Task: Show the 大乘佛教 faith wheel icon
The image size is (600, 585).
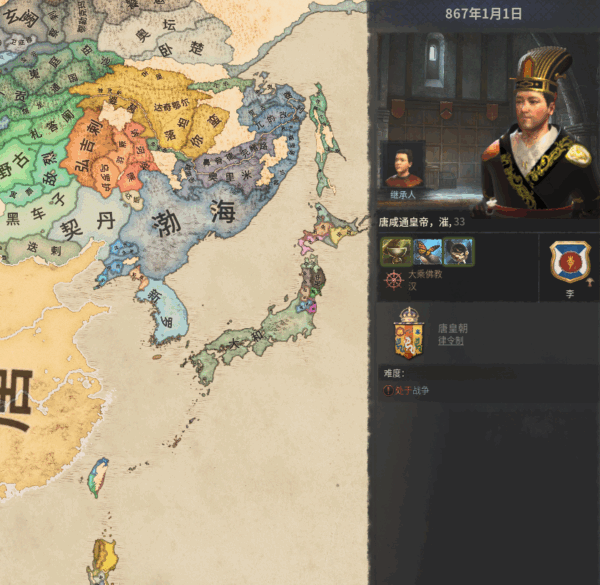Action: pos(392,279)
